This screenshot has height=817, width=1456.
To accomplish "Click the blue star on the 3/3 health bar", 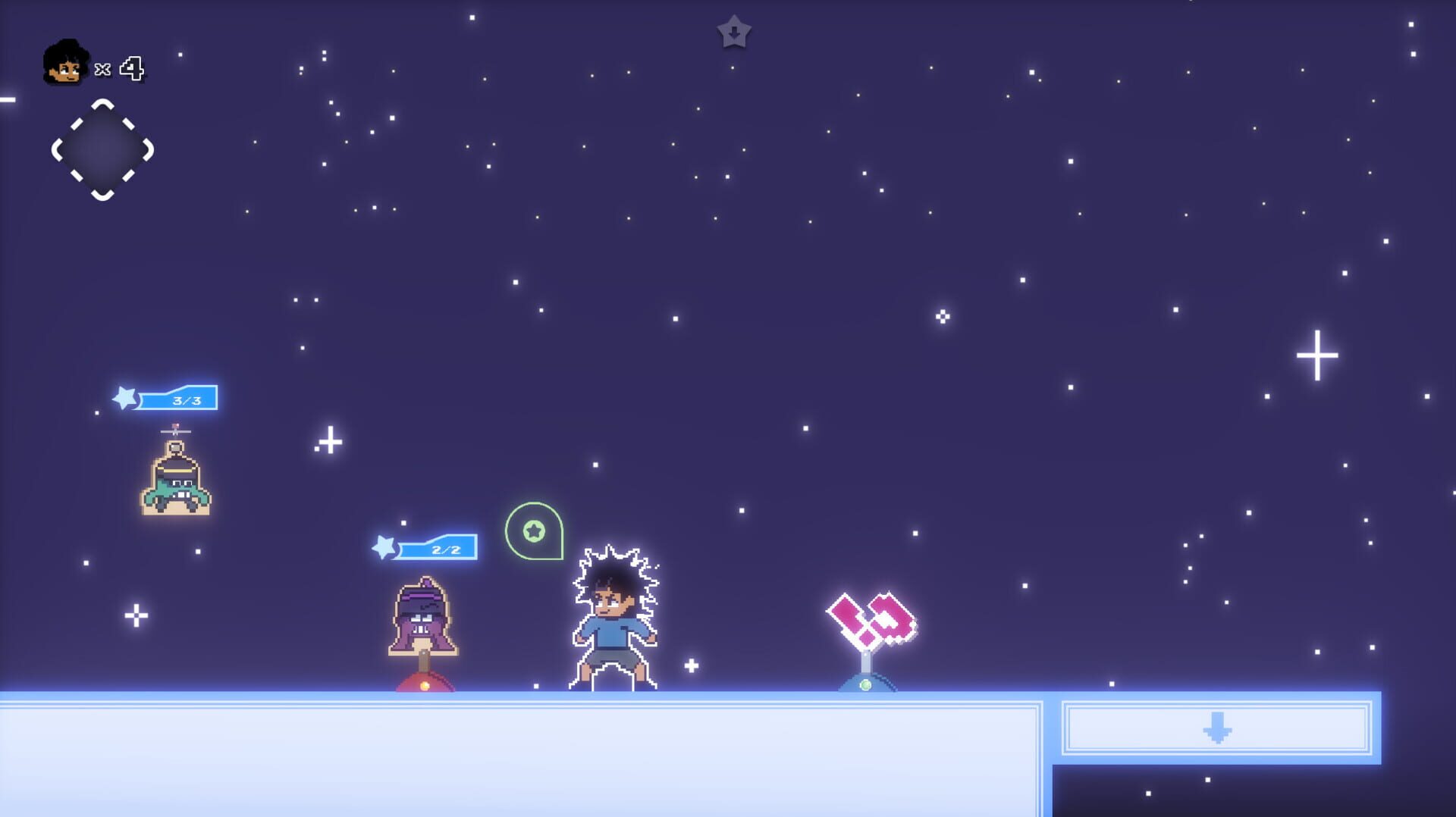I will coord(124,397).
